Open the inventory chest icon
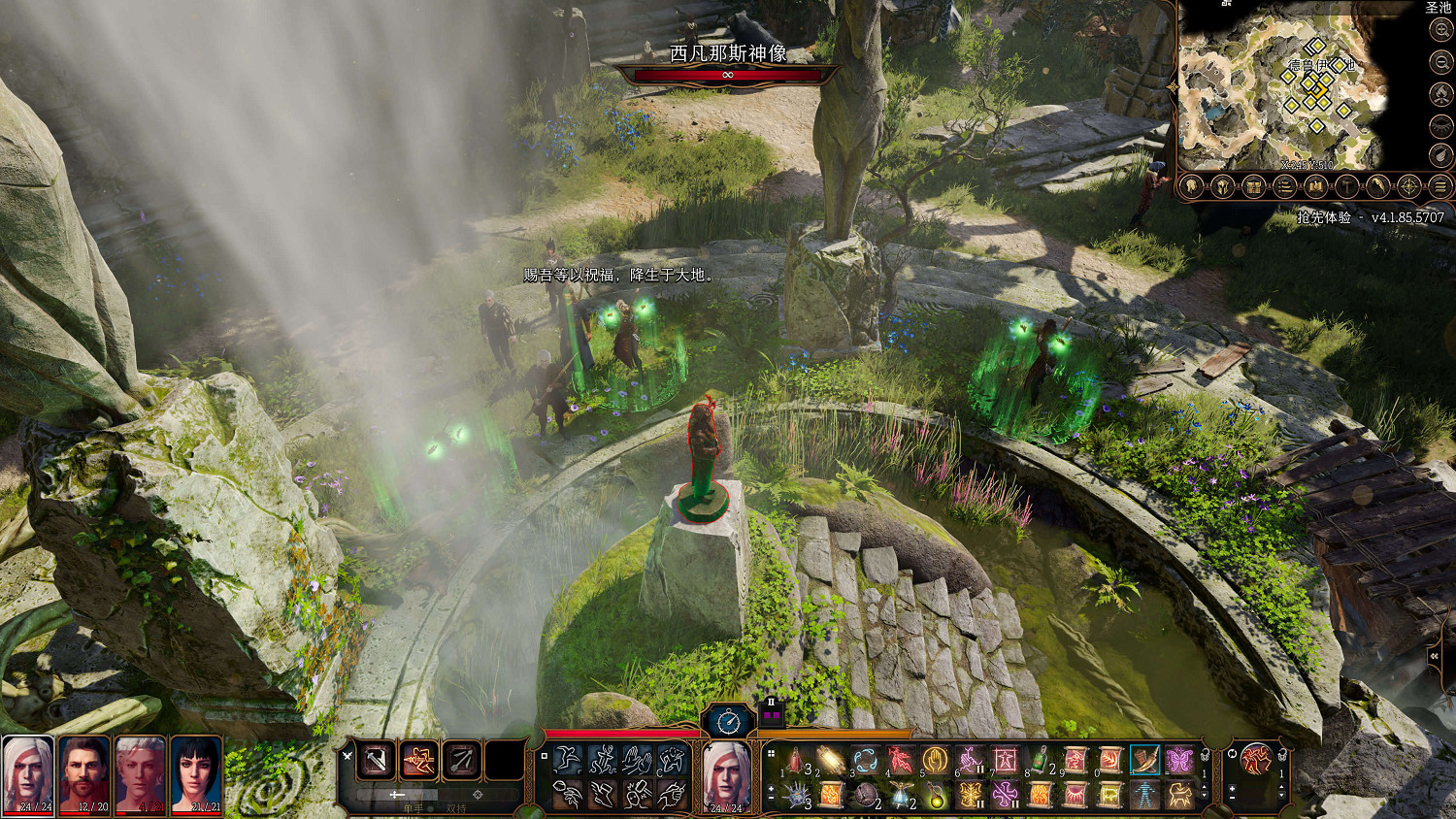 tap(1253, 186)
